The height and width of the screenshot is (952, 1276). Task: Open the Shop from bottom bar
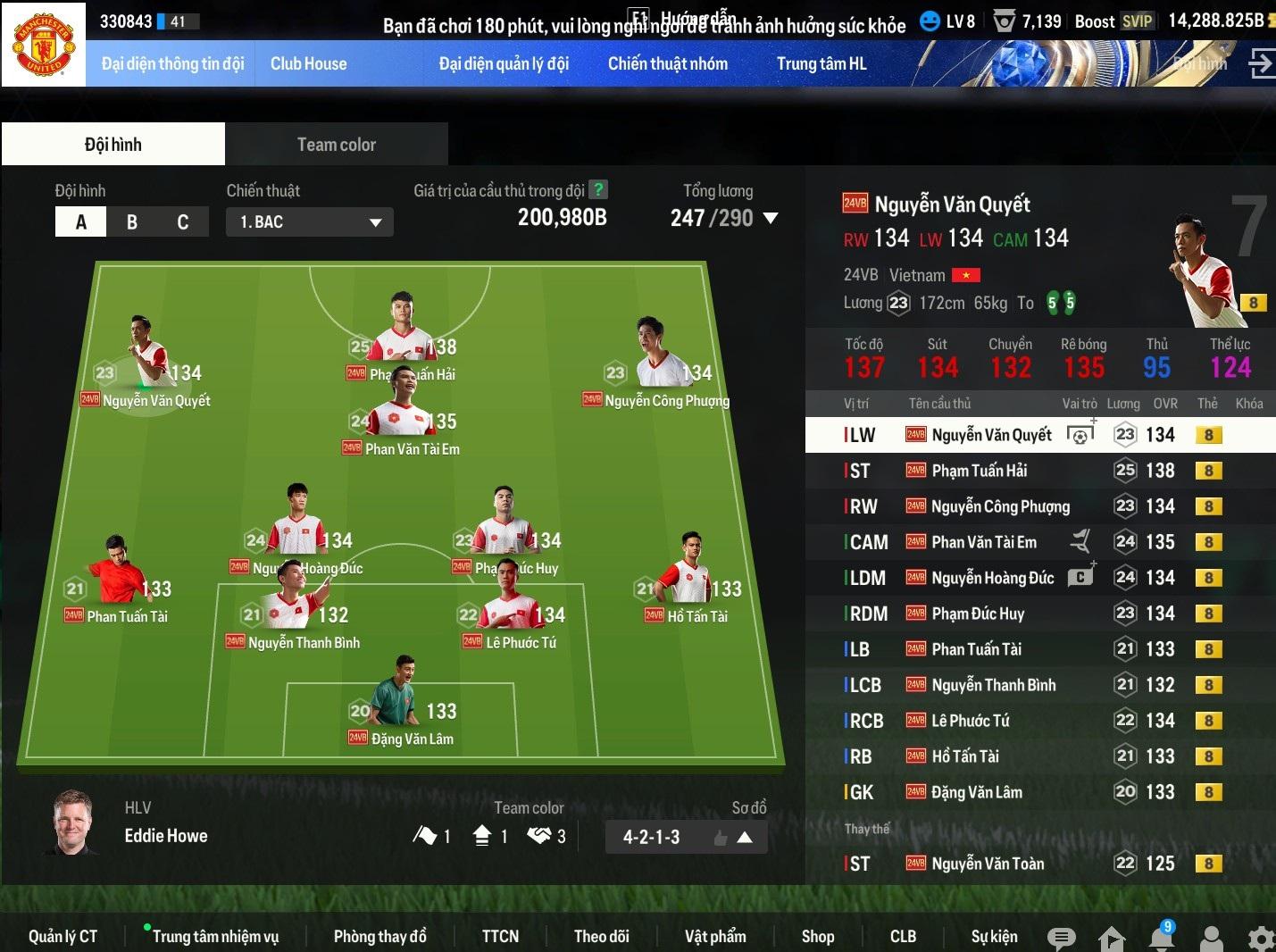[x=817, y=936]
